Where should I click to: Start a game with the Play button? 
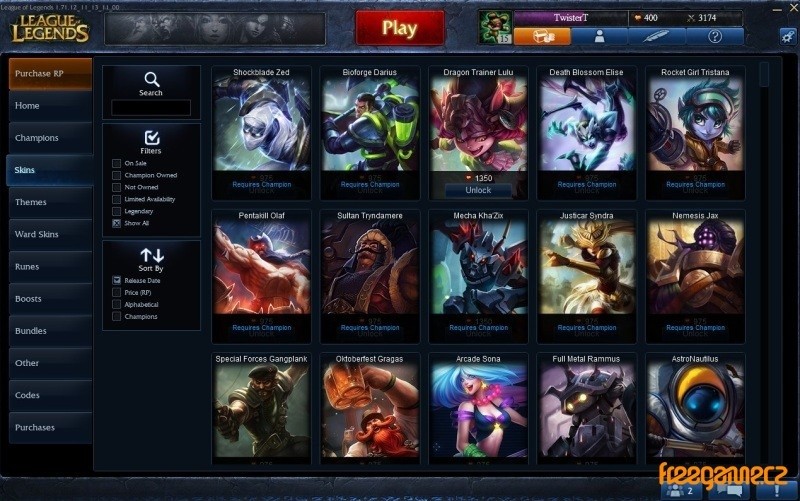pos(399,28)
